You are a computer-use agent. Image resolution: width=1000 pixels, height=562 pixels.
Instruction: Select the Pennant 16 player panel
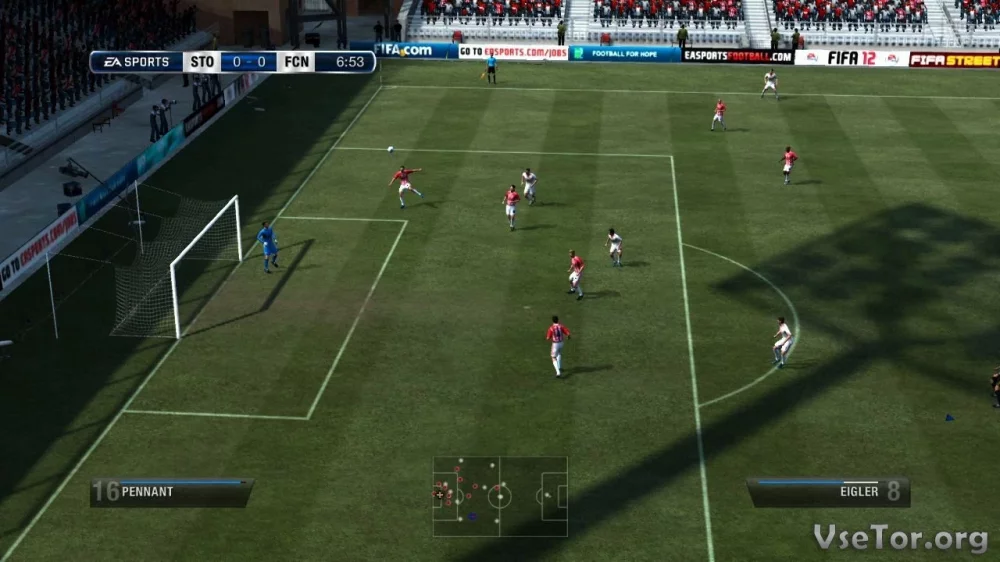point(171,492)
